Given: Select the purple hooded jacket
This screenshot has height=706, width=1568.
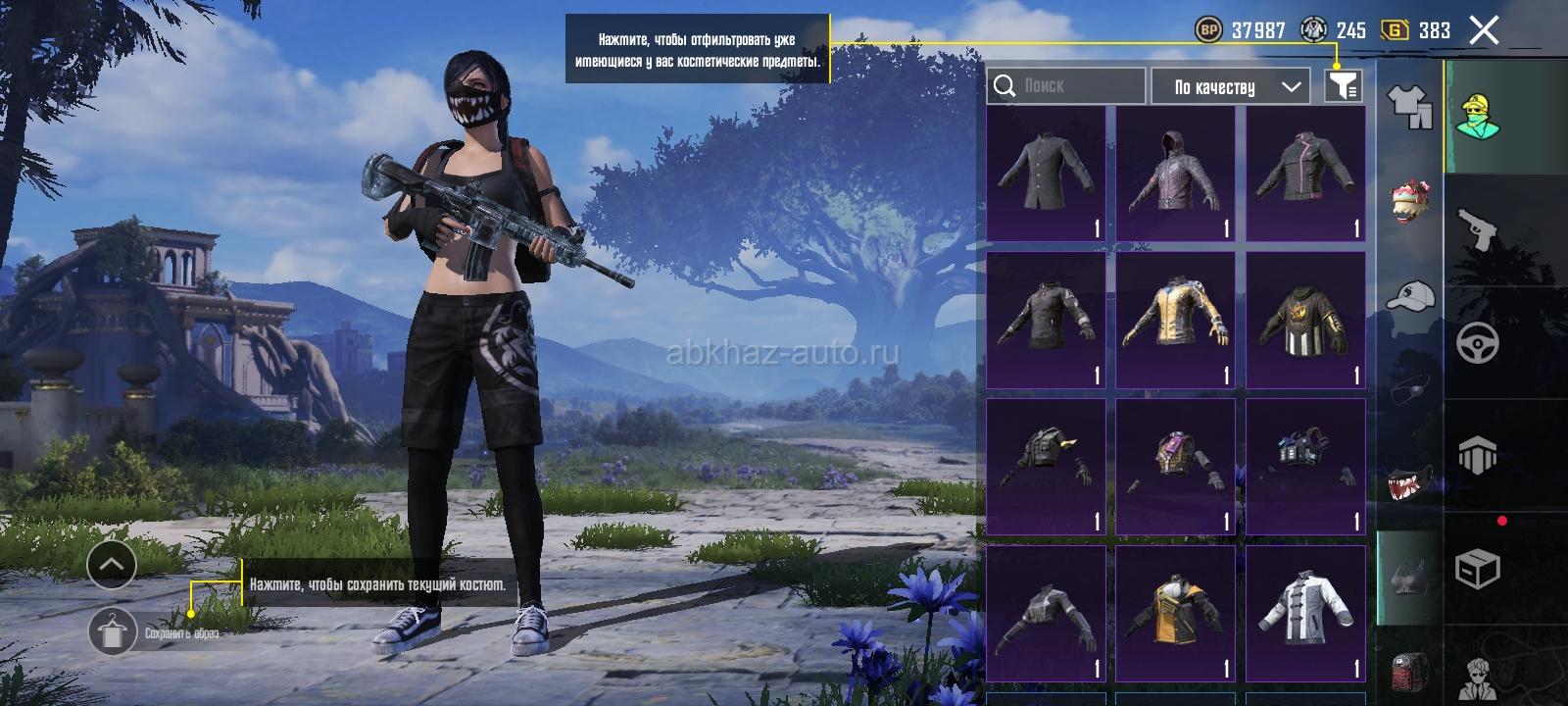Looking at the screenshot, I should coord(1175,174).
